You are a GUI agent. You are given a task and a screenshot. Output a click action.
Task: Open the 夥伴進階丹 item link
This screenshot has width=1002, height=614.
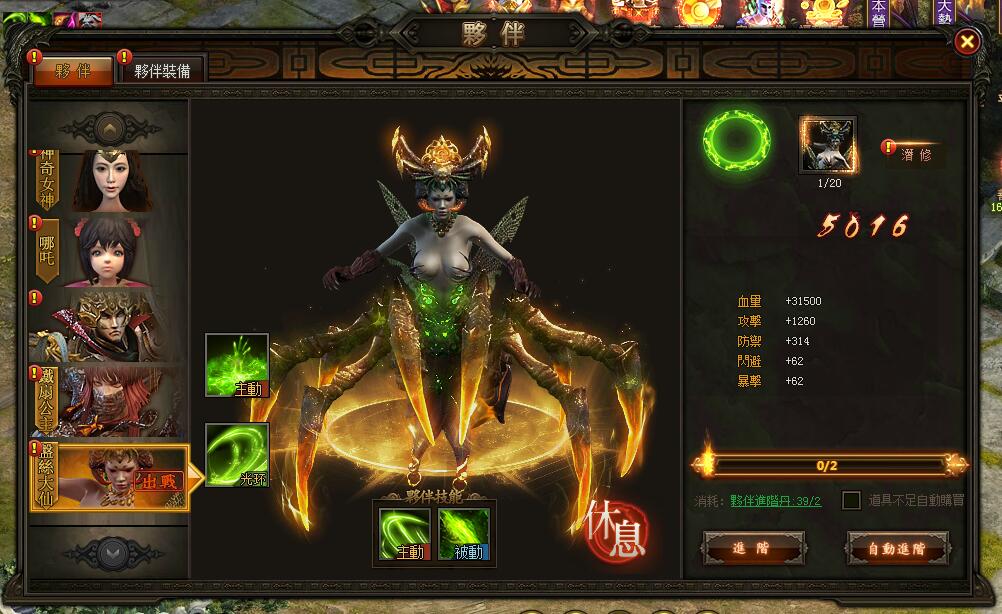point(775,501)
